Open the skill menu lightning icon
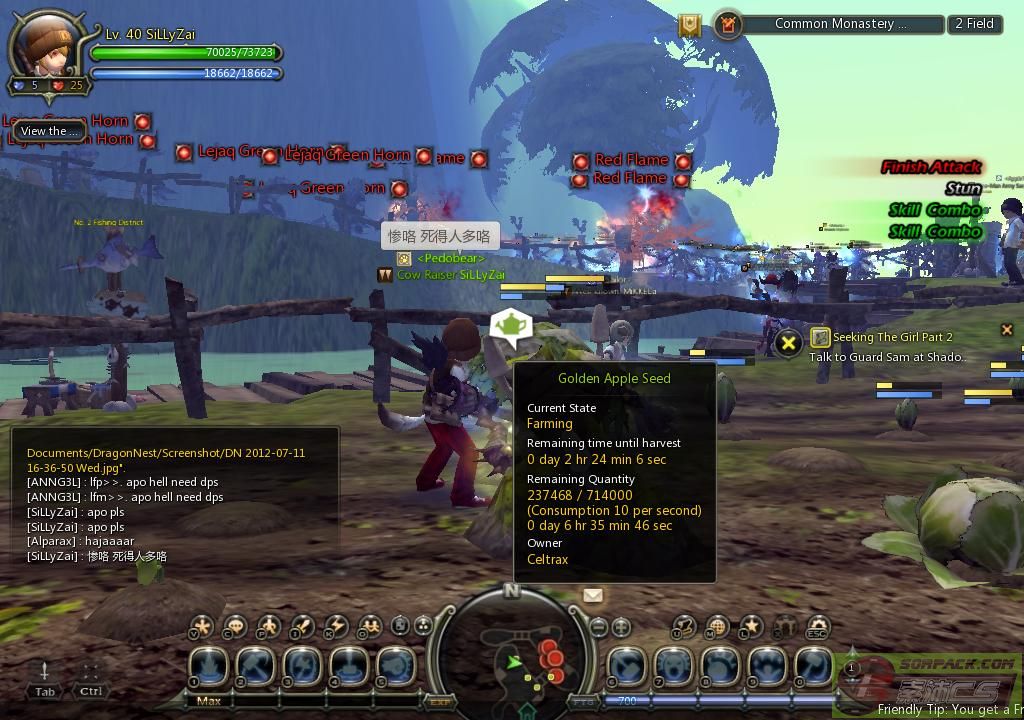 click(336, 627)
